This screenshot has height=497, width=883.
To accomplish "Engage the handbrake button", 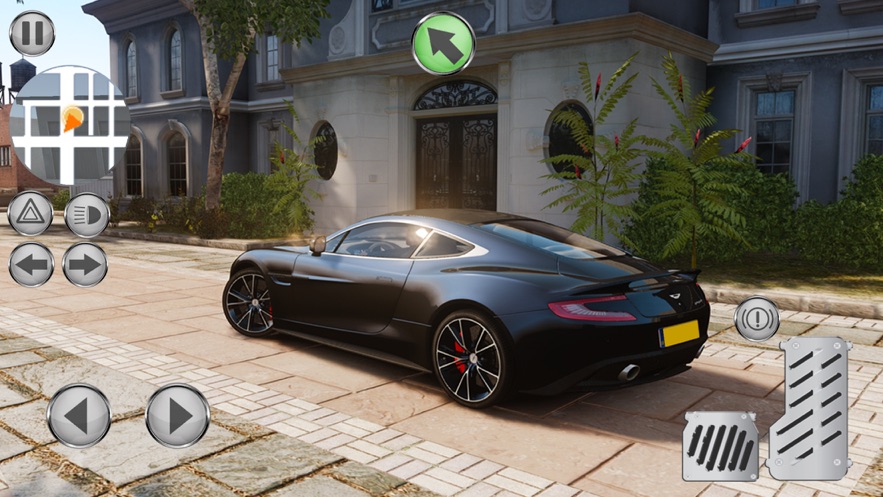I will [757, 319].
